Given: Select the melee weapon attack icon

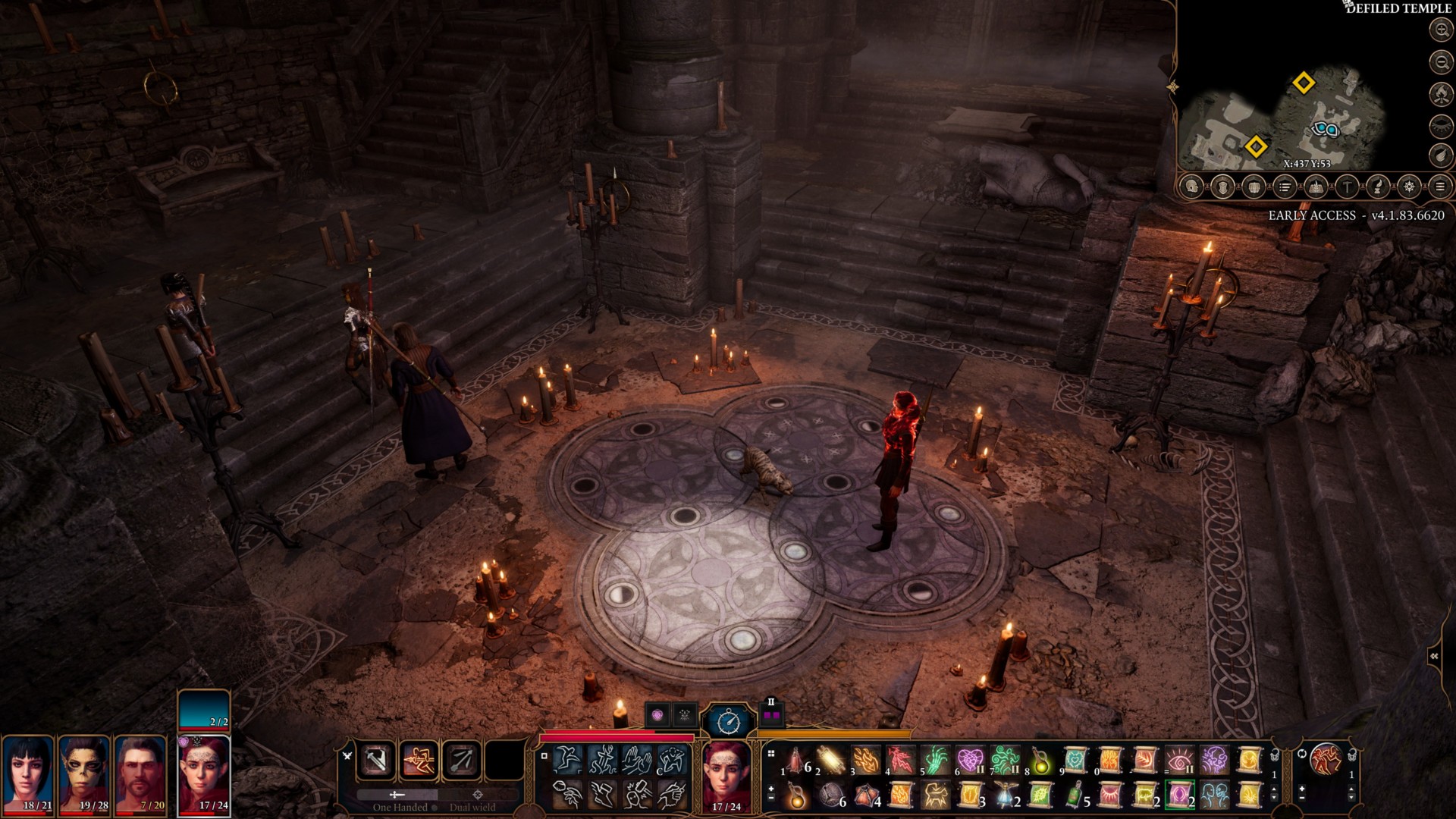Looking at the screenshot, I should tap(377, 760).
